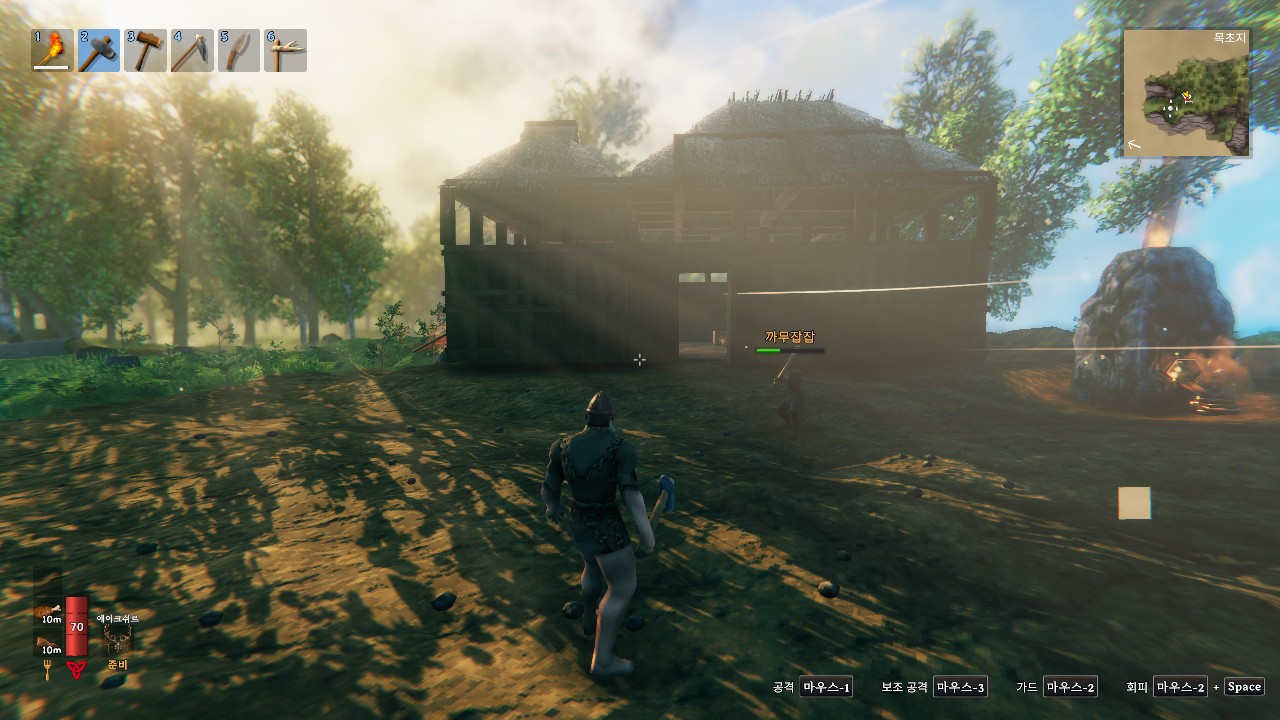The width and height of the screenshot is (1280, 720).
Task: Select the torch in hotbar slot 1
Action: pyautogui.click(x=52, y=51)
